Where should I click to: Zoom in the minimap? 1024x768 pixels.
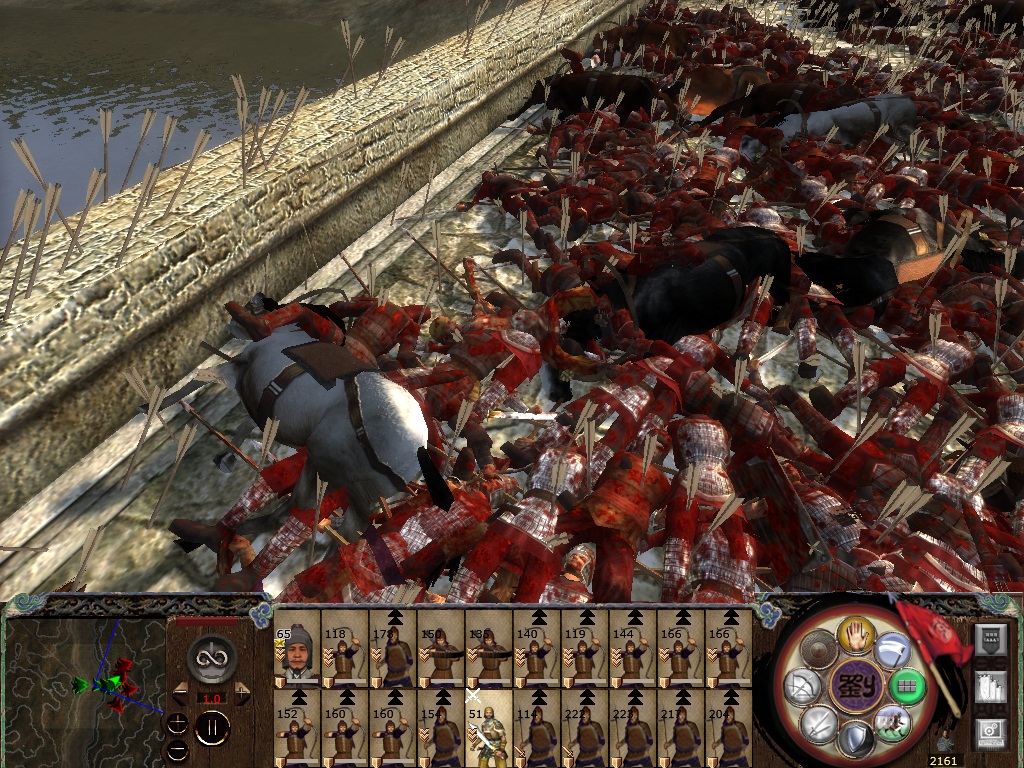(x=178, y=723)
